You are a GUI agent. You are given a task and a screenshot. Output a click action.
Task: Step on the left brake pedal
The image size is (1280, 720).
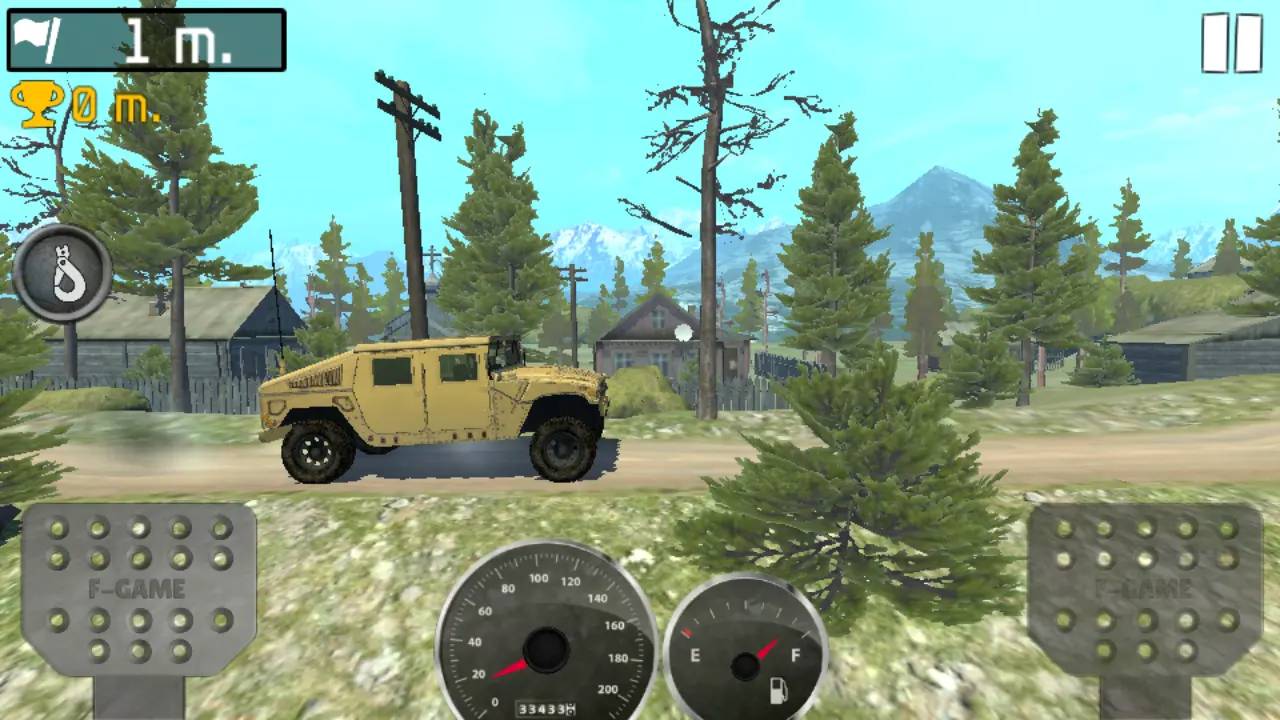(x=138, y=590)
